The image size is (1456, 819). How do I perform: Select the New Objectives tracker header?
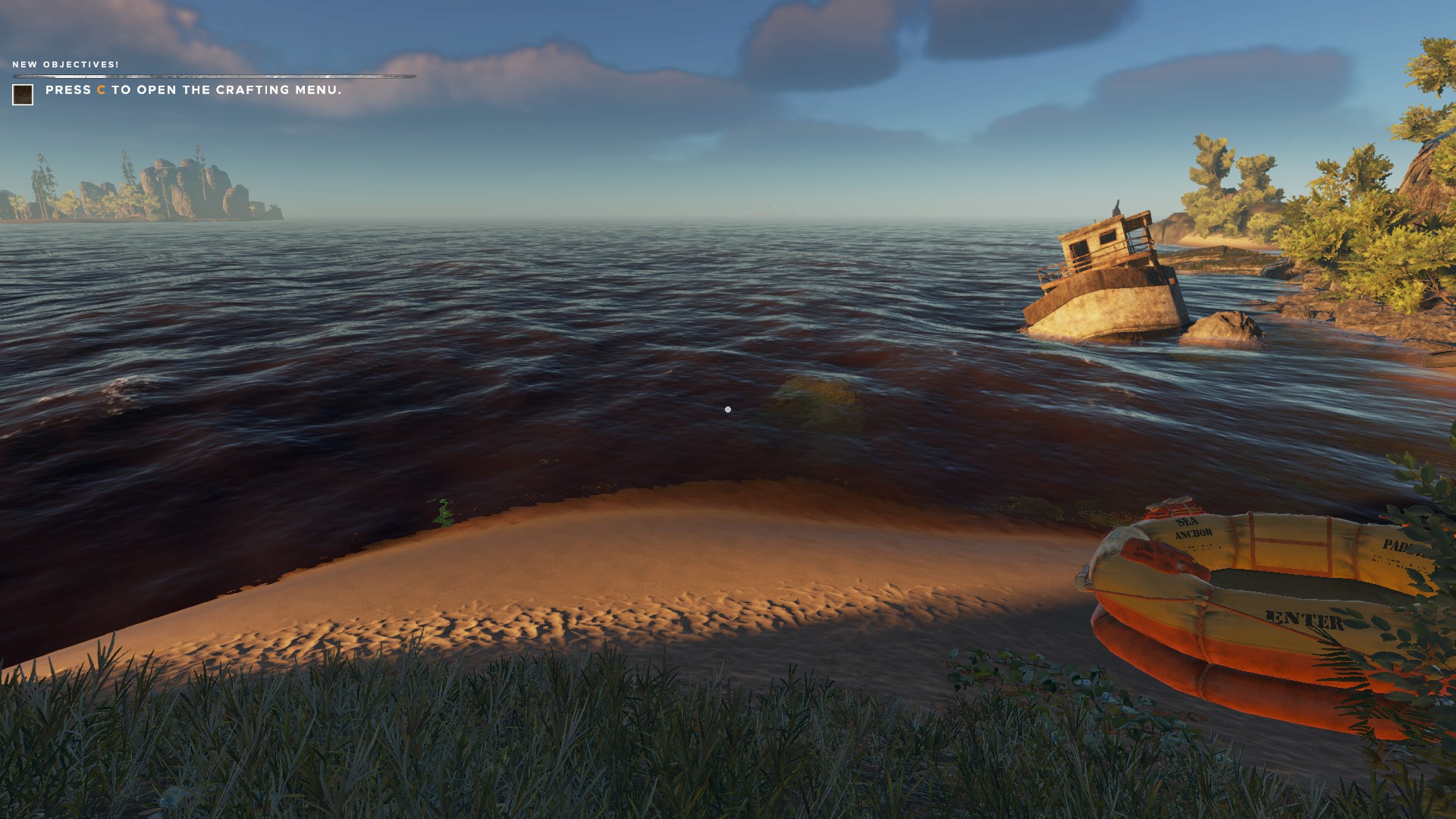click(66, 64)
